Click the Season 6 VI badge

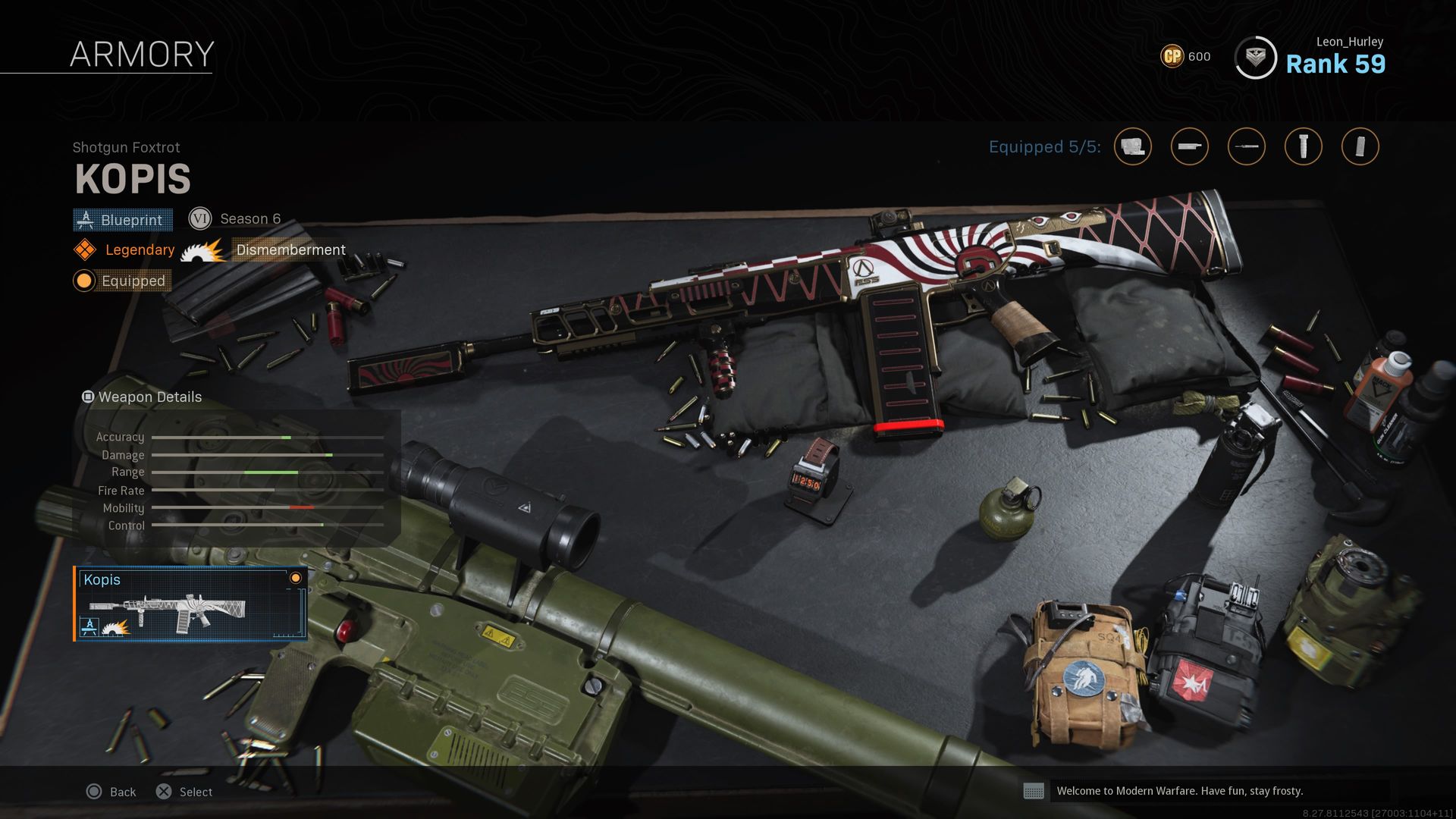point(200,218)
